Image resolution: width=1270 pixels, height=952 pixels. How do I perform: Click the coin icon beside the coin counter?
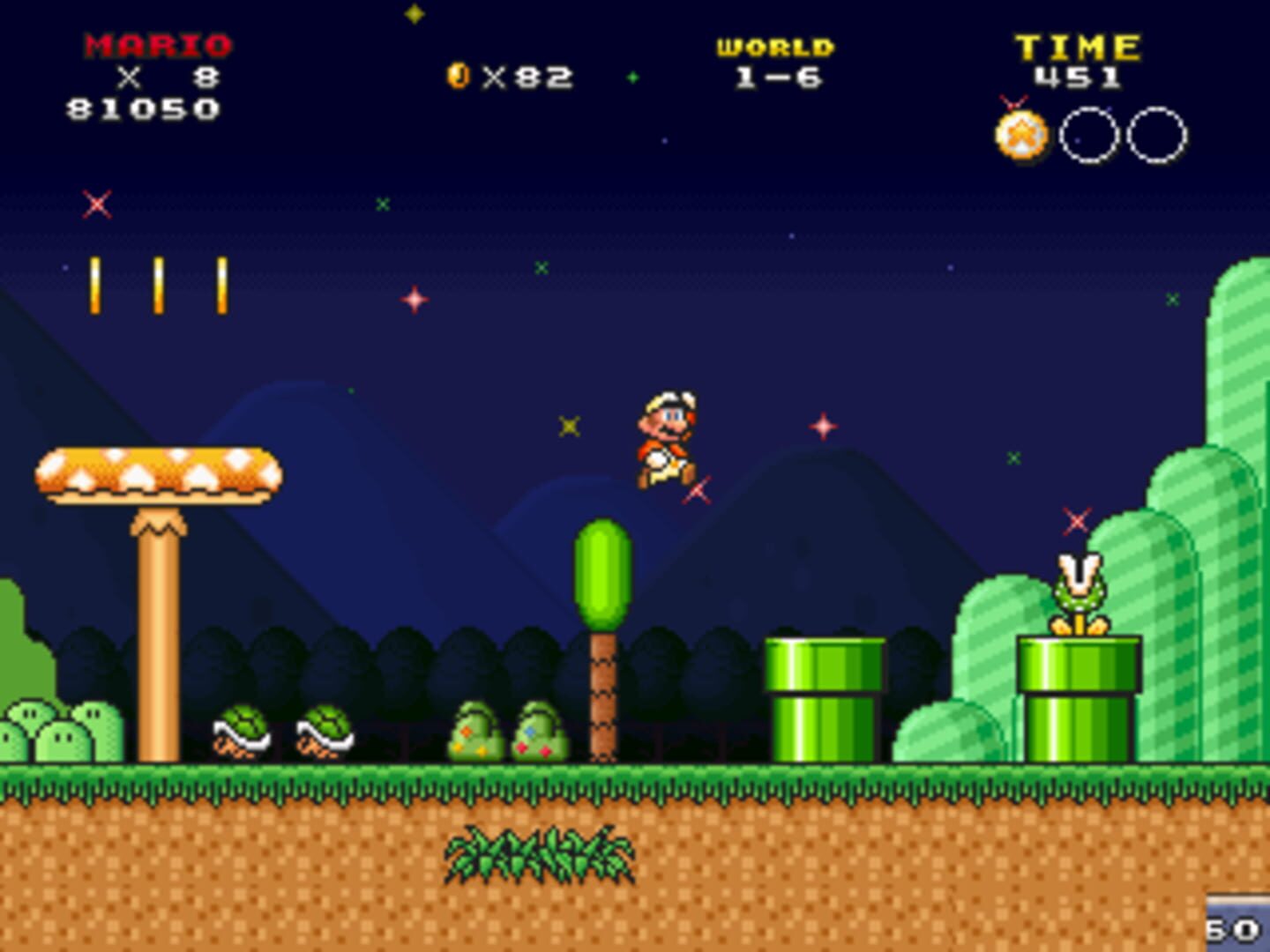coord(459,77)
